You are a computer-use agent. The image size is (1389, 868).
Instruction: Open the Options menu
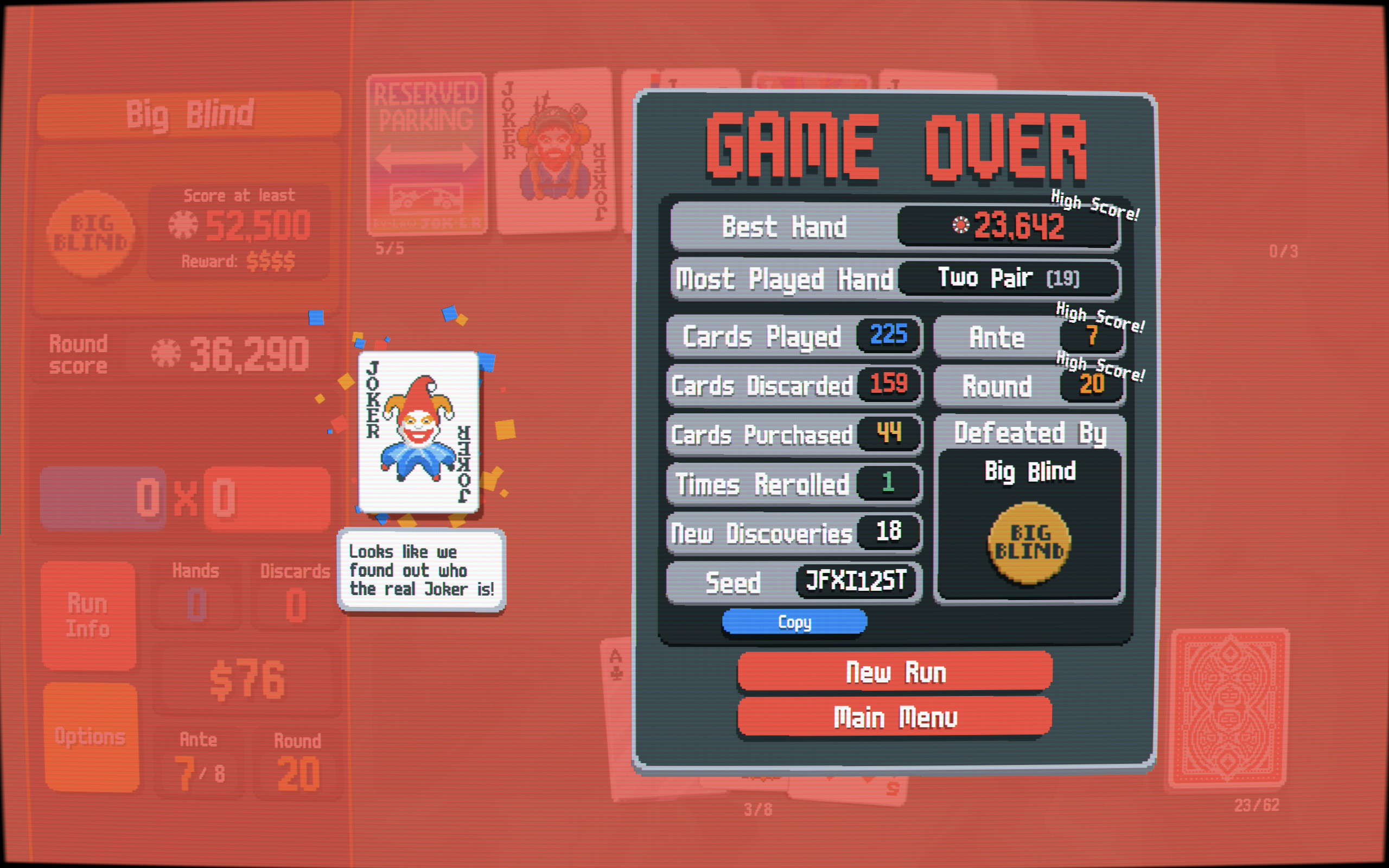[91, 736]
